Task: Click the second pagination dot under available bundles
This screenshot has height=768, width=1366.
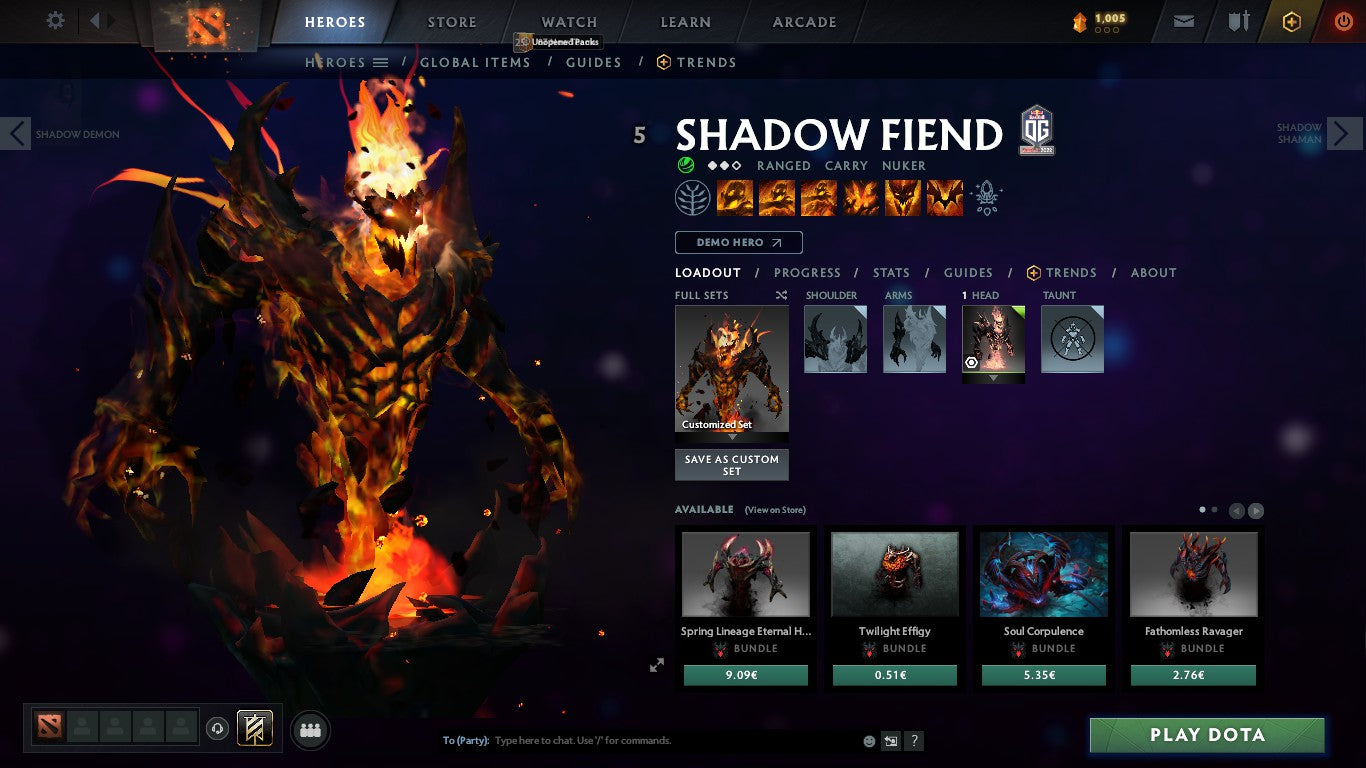Action: 1214,509
